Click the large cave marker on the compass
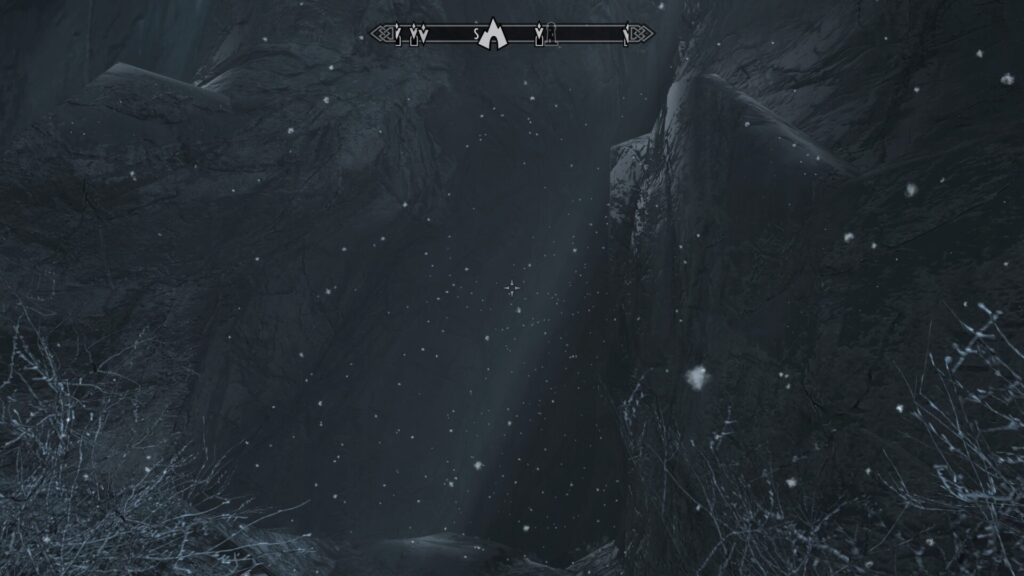Image resolution: width=1024 pixels, height=576 pixels. point(491,35)
